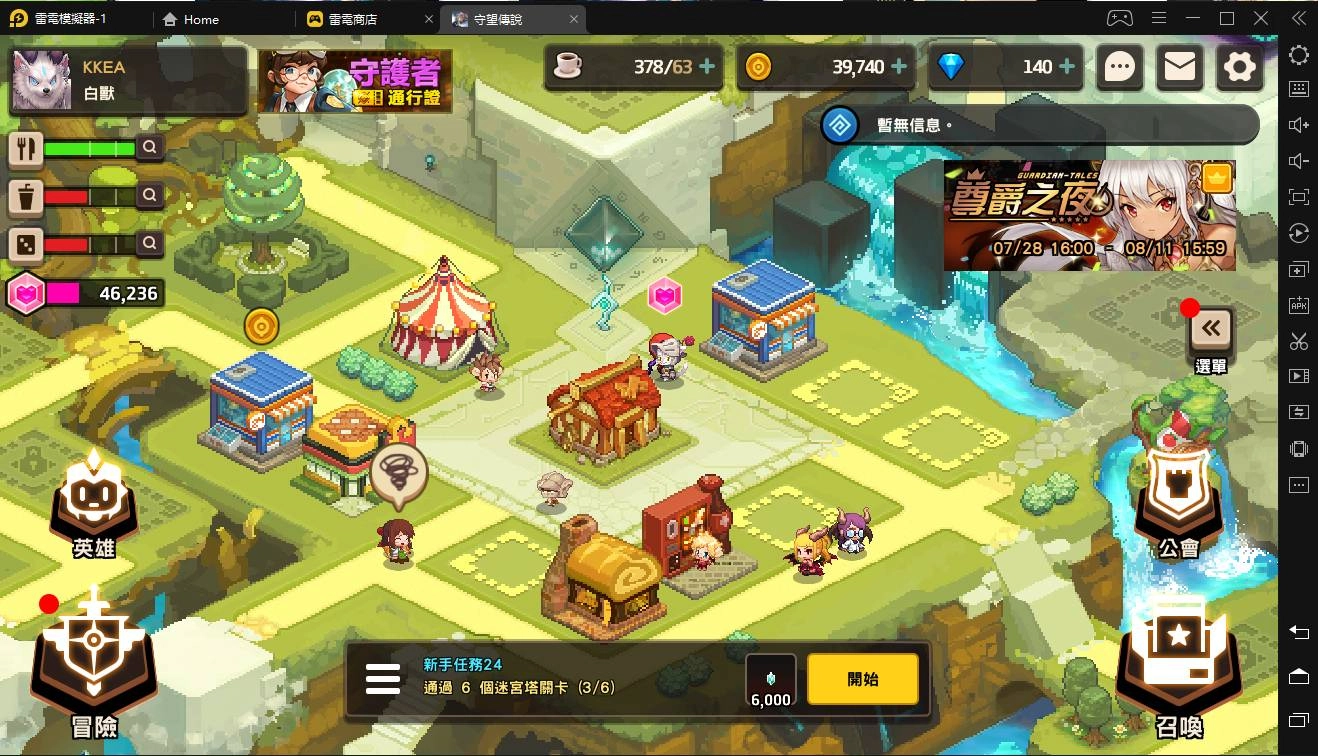This screenshot has width=1318, height=756.
Task: Open the mail inbox icon
Action: 1179,67
